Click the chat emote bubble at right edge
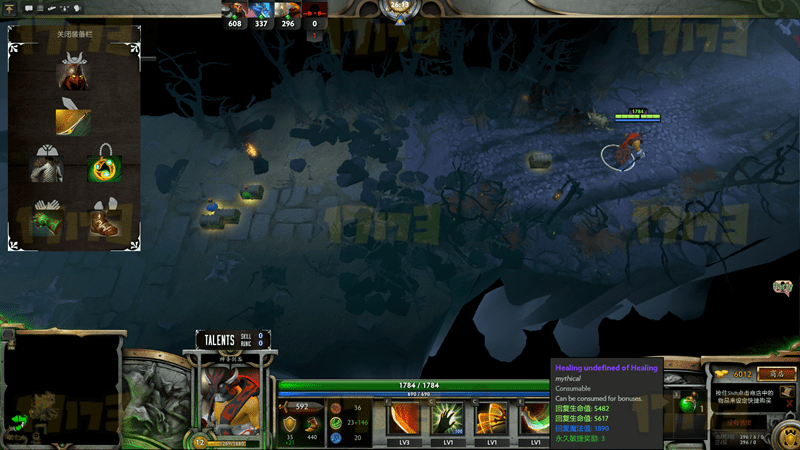Viewport: 800px width, 450px height. pyautogui.click(x=782, y=288)
